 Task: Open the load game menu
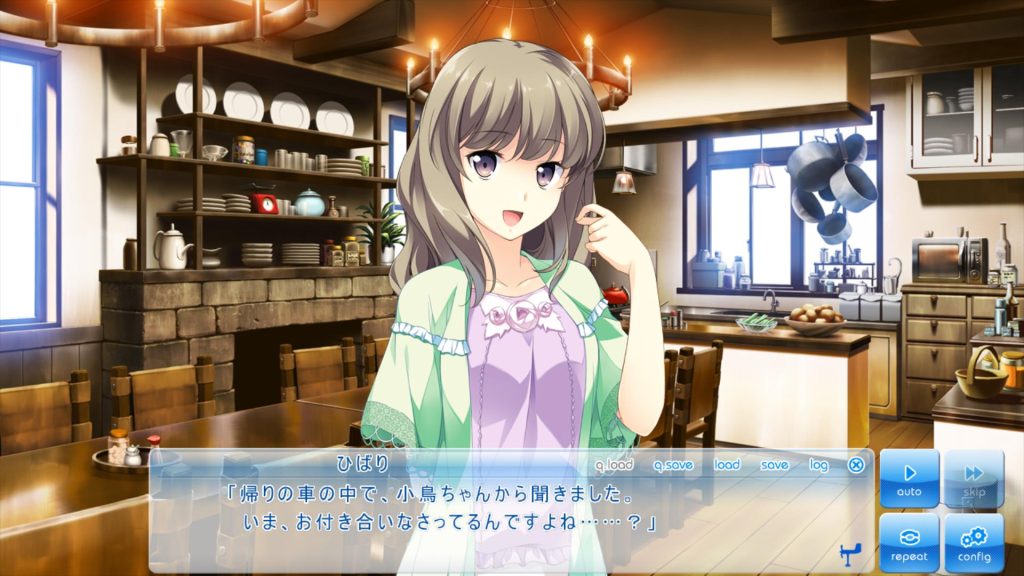point(727,464)
